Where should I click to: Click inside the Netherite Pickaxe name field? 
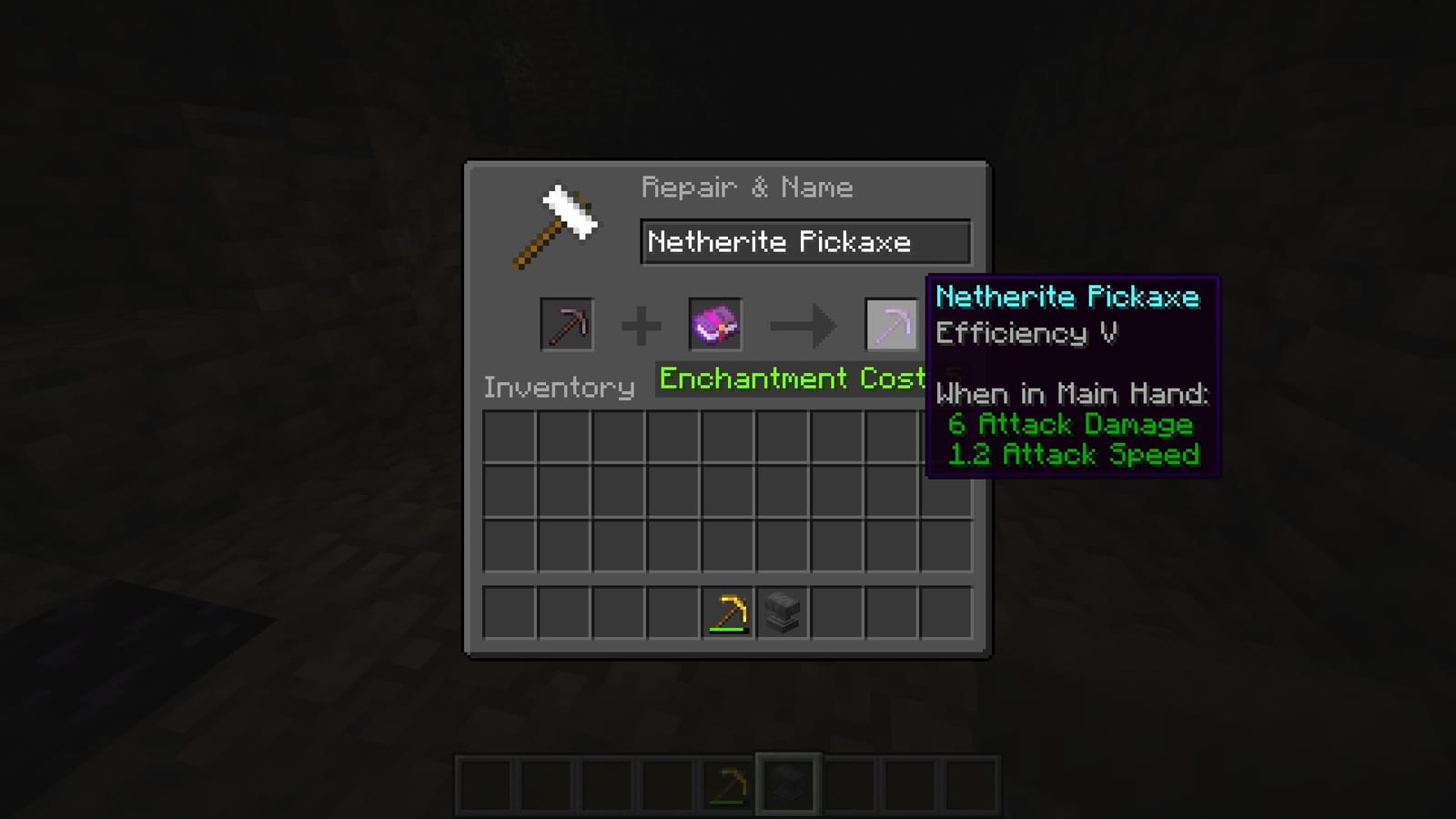804,242
